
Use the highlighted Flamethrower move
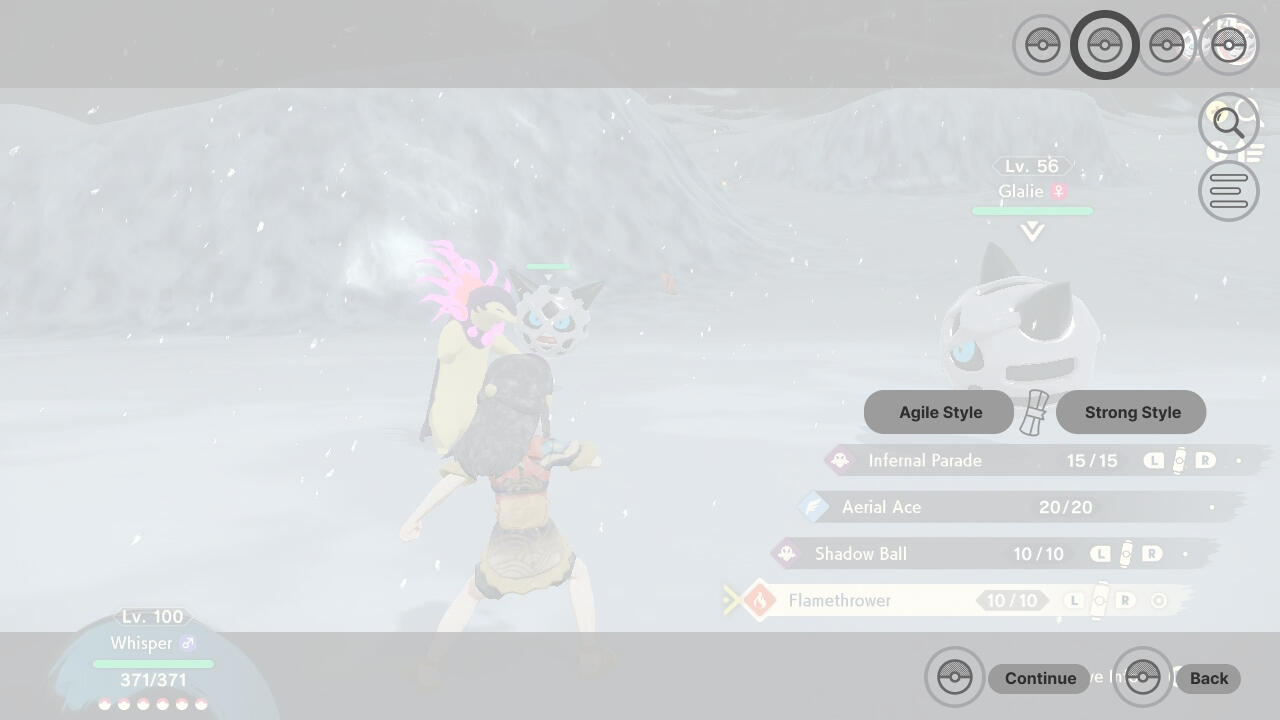[x=839, y=601]
